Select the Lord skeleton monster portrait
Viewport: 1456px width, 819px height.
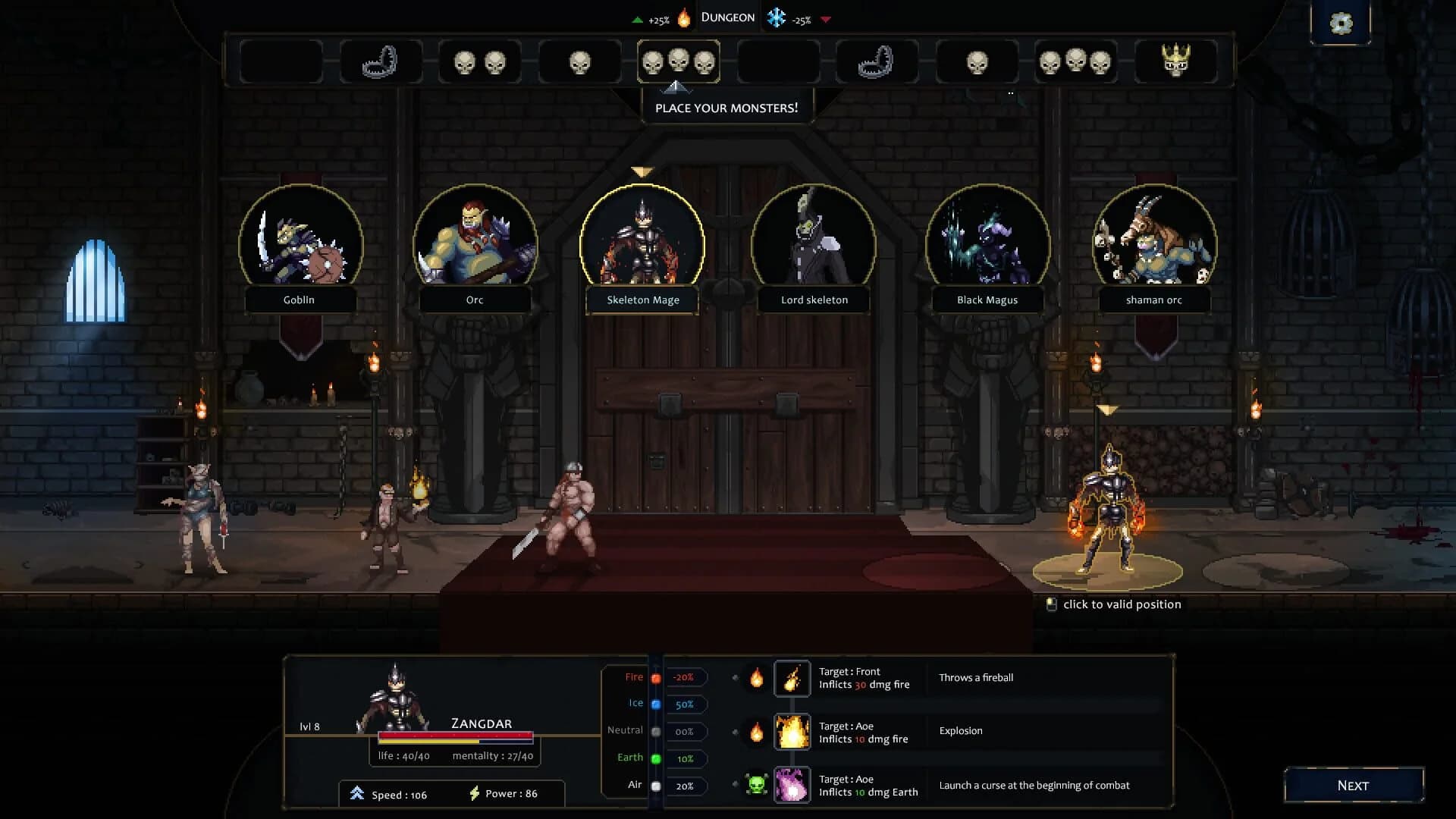tap(814, 243)
